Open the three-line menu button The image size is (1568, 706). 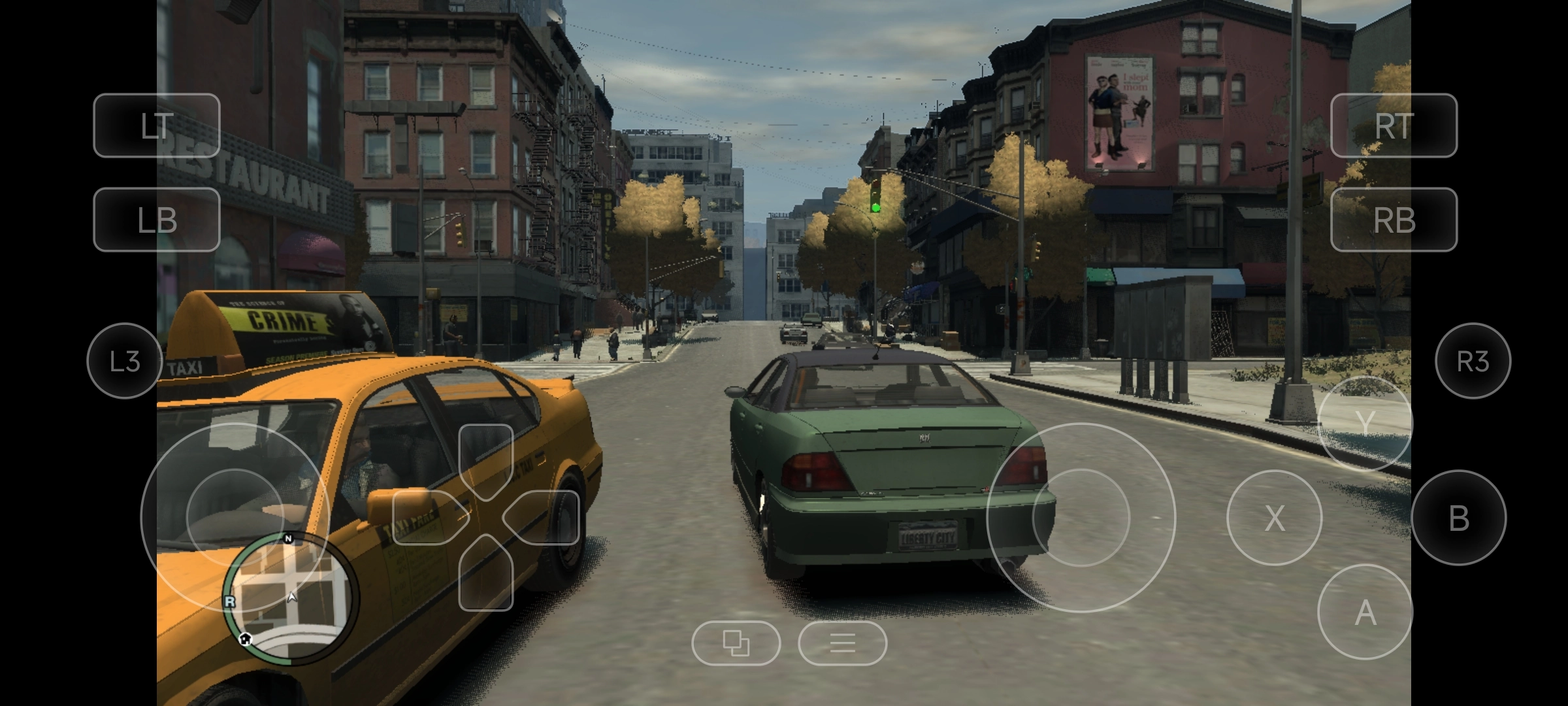[842, 643]
